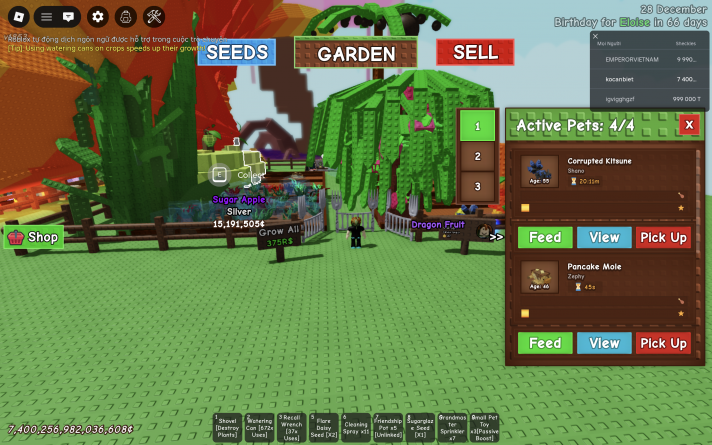712x445 pixels.
Task: Switch to pet loadout 3
Action: [477, 186]
